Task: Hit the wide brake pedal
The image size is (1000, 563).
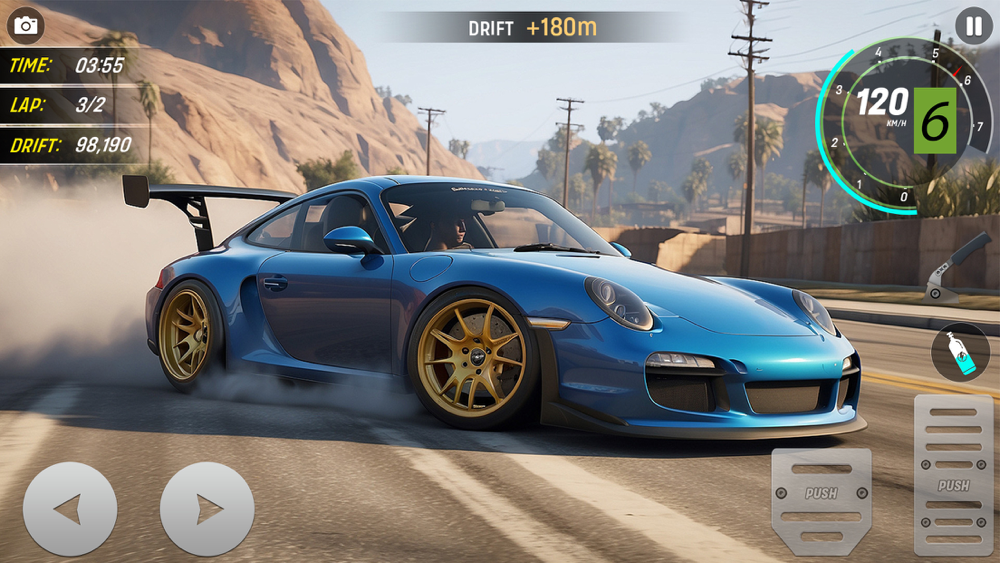Action: coord(820,500)
